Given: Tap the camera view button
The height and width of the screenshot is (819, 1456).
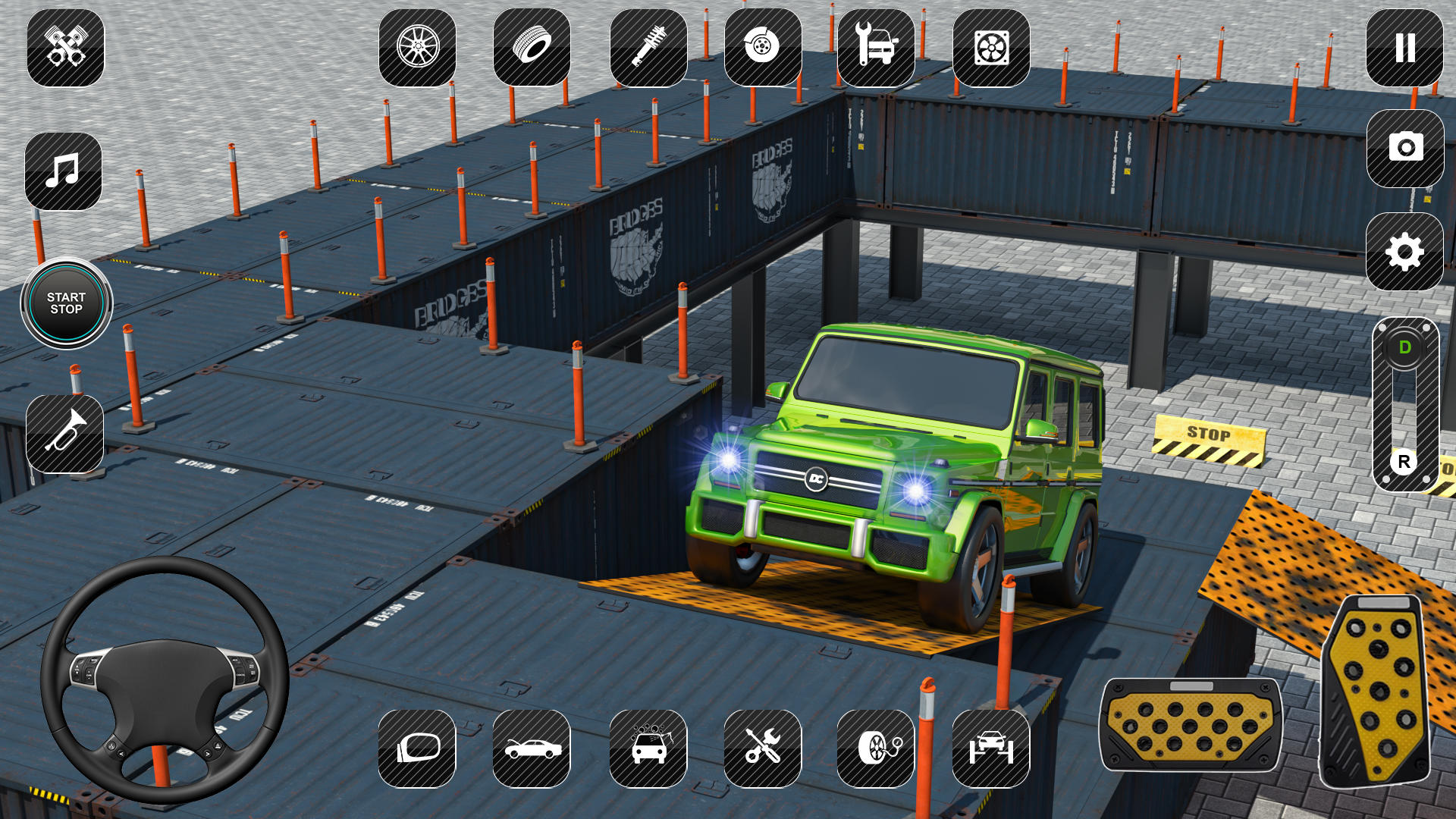Looking at the screenshot, I should tap(1405, 148).
